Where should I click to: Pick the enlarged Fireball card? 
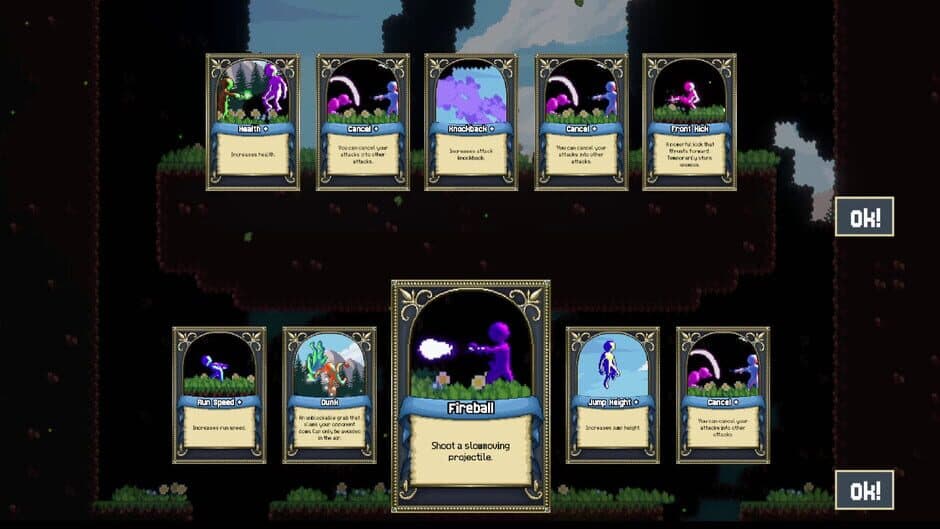click(470, 395)
